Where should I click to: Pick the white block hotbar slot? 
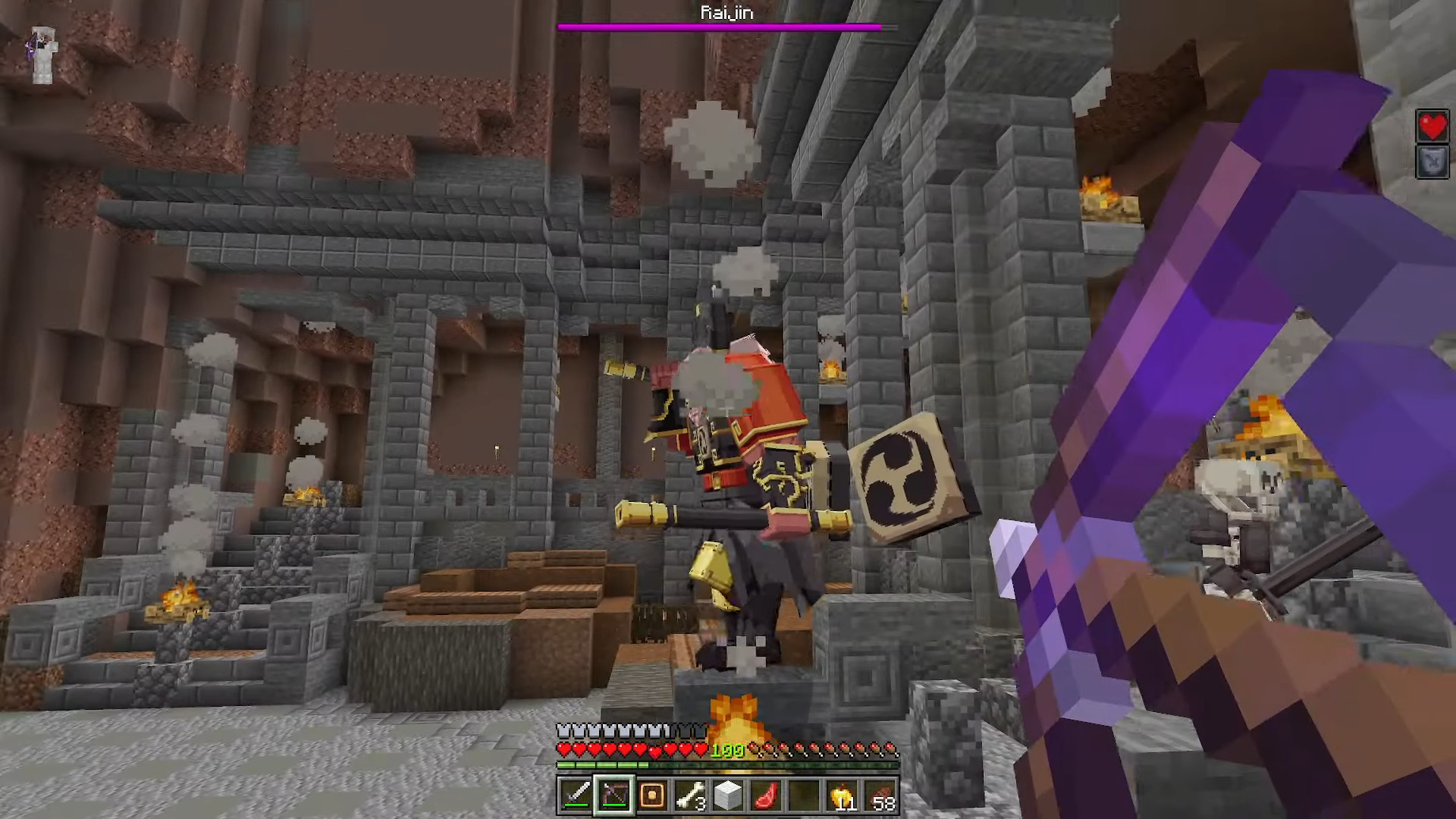point(728,795)
